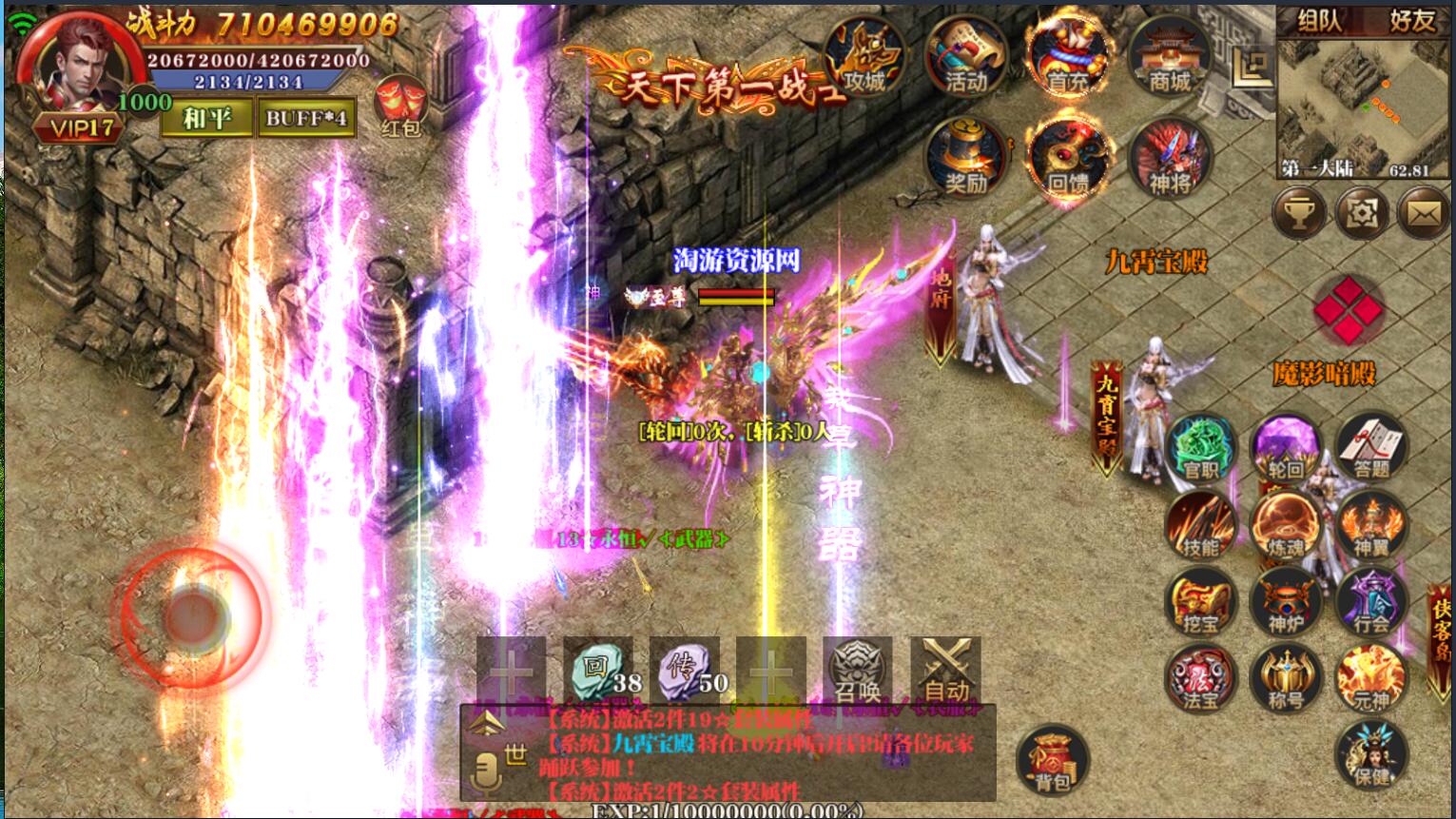Open the 攻城 siege icon
The height and width of the screenshot is (819, 1456).
(864, 58)
